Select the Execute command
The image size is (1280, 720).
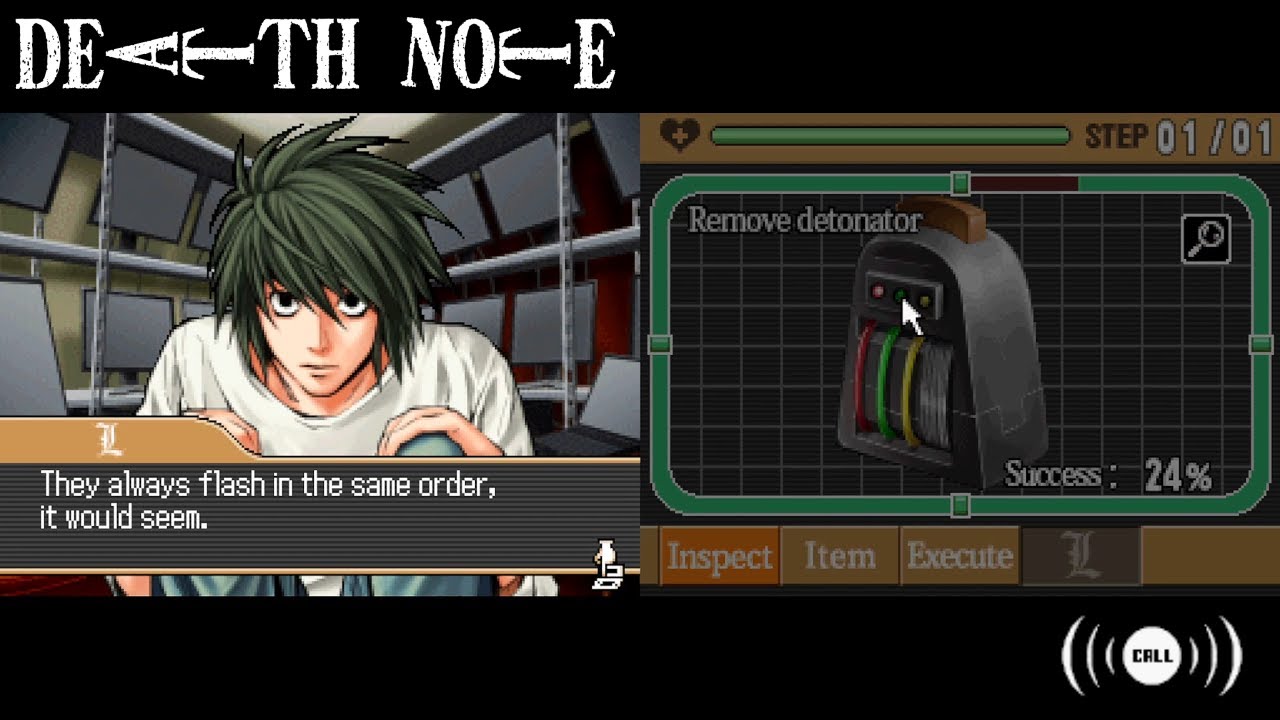[962, 556]
